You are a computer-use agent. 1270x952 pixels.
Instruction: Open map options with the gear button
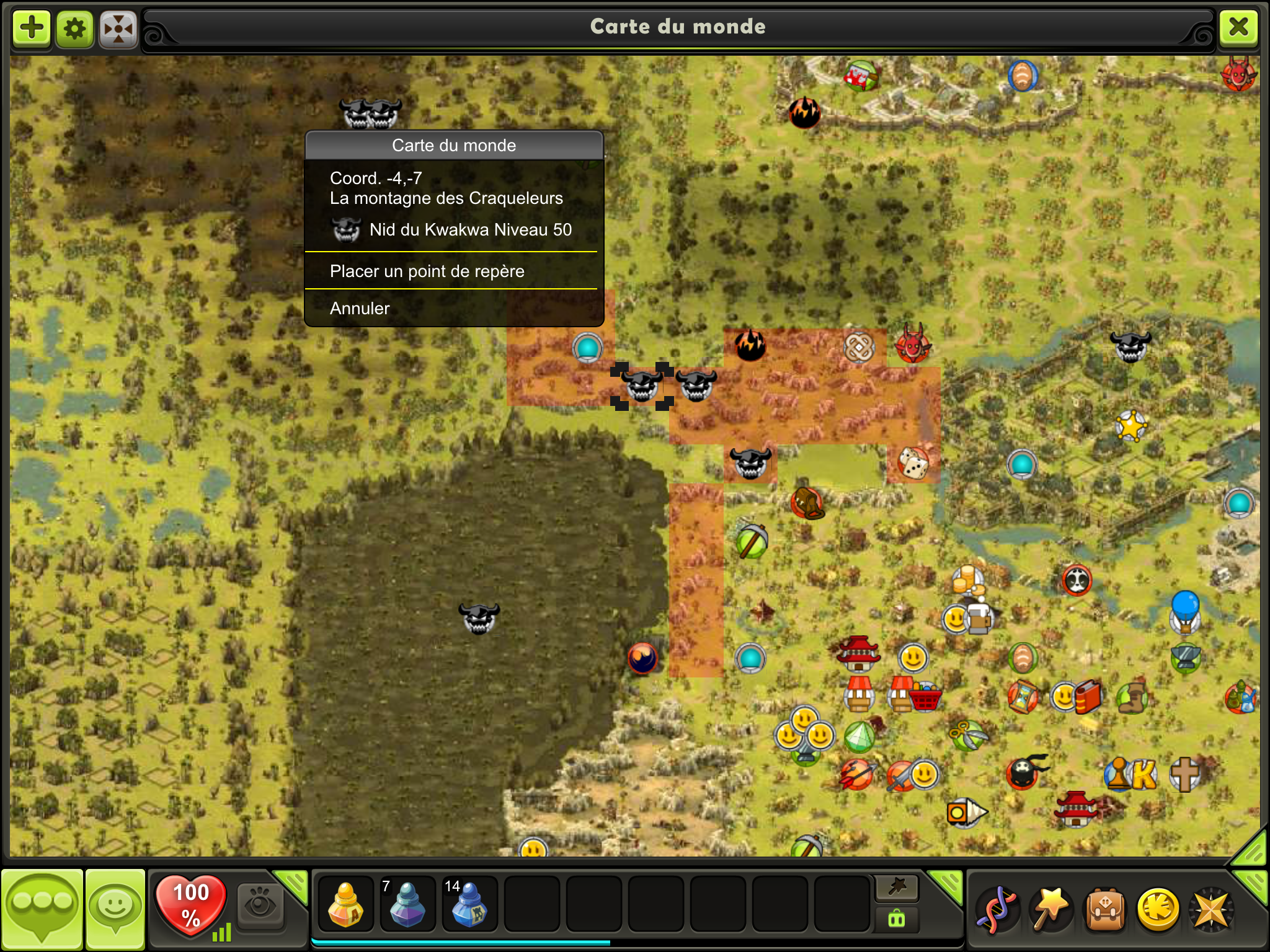pyautogui.click(x=75, y=29)
